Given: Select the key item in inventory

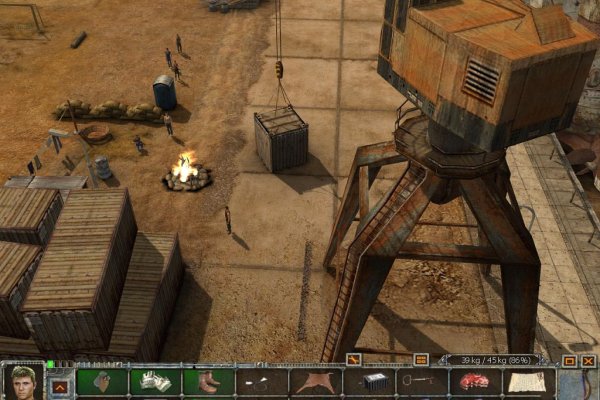Looking at the screenshot, I should (x=422, y=382).
